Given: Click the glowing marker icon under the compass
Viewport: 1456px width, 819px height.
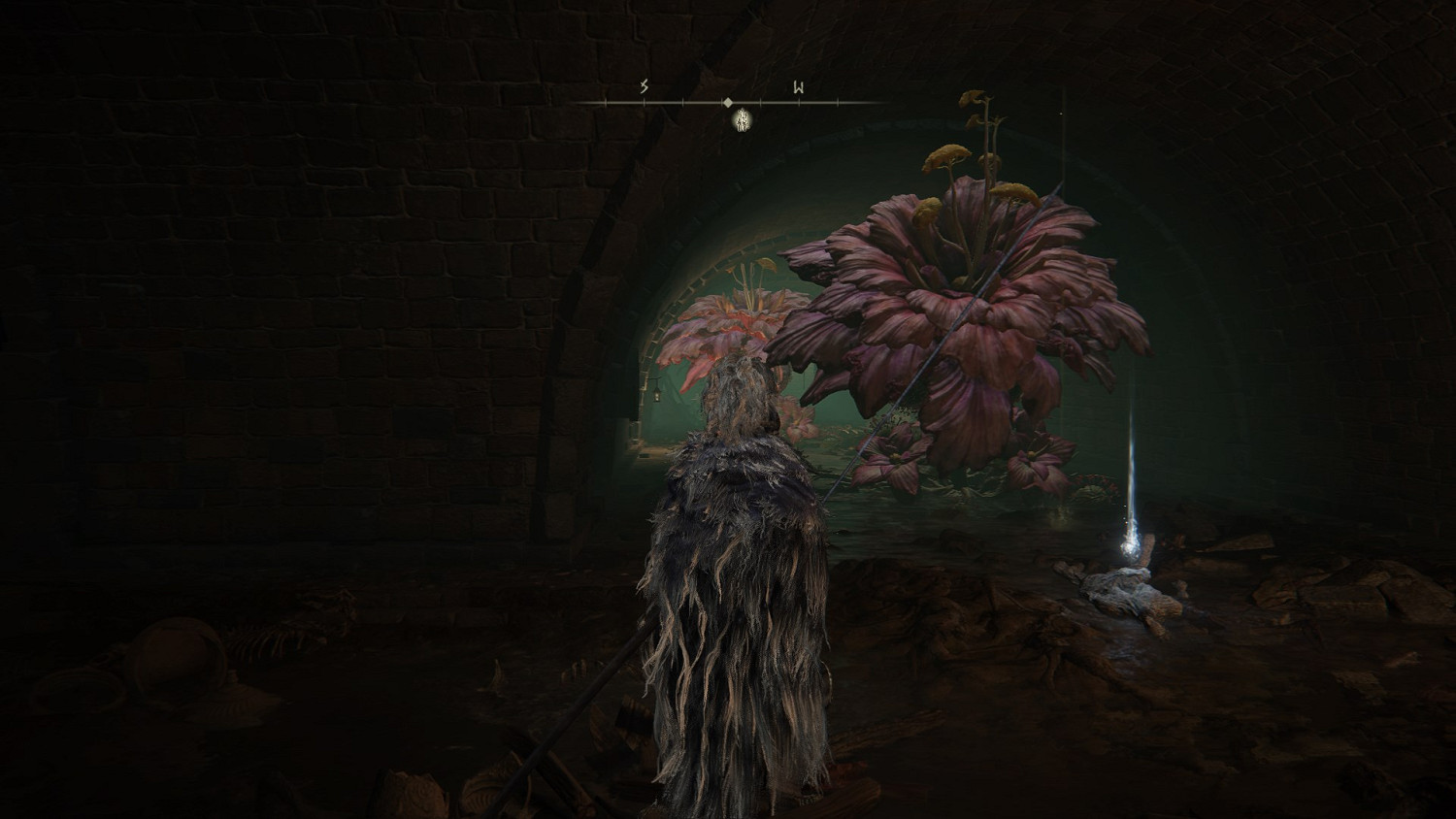Looking at the screenshot, I should [x=742, y=120].
